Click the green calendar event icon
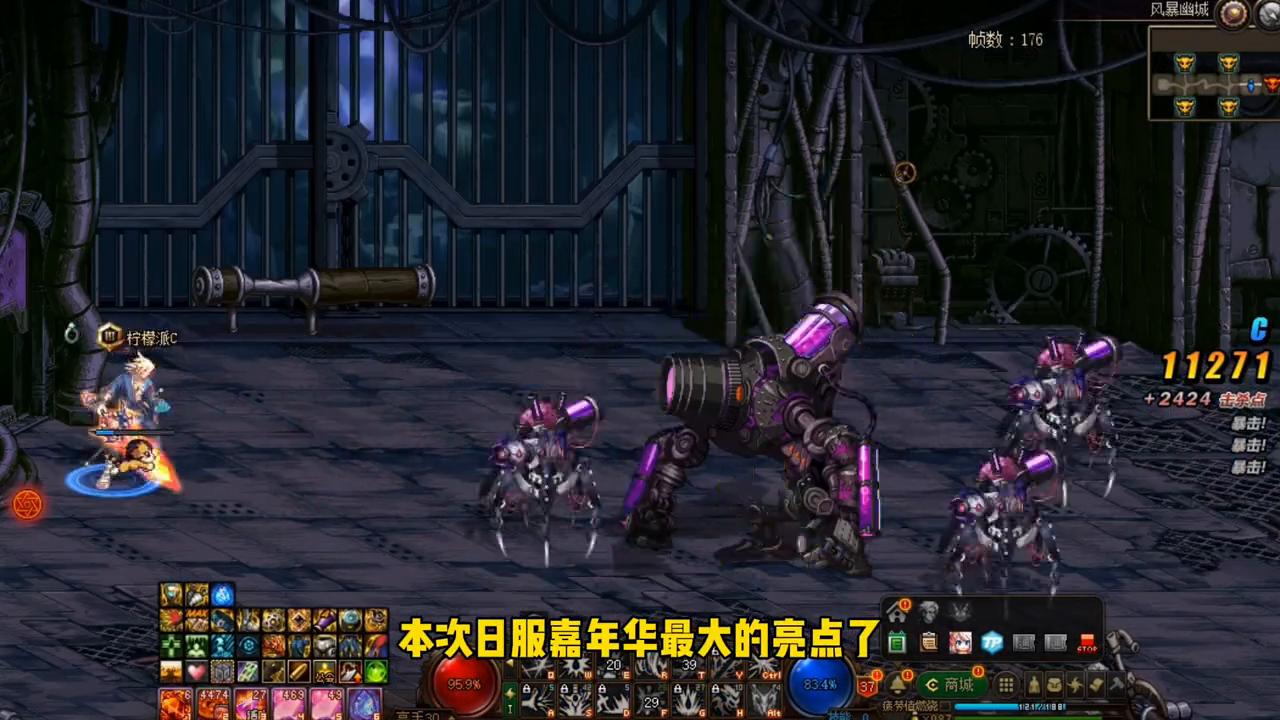This screenshot has height=720, width=1280. (x=896, y=642)
